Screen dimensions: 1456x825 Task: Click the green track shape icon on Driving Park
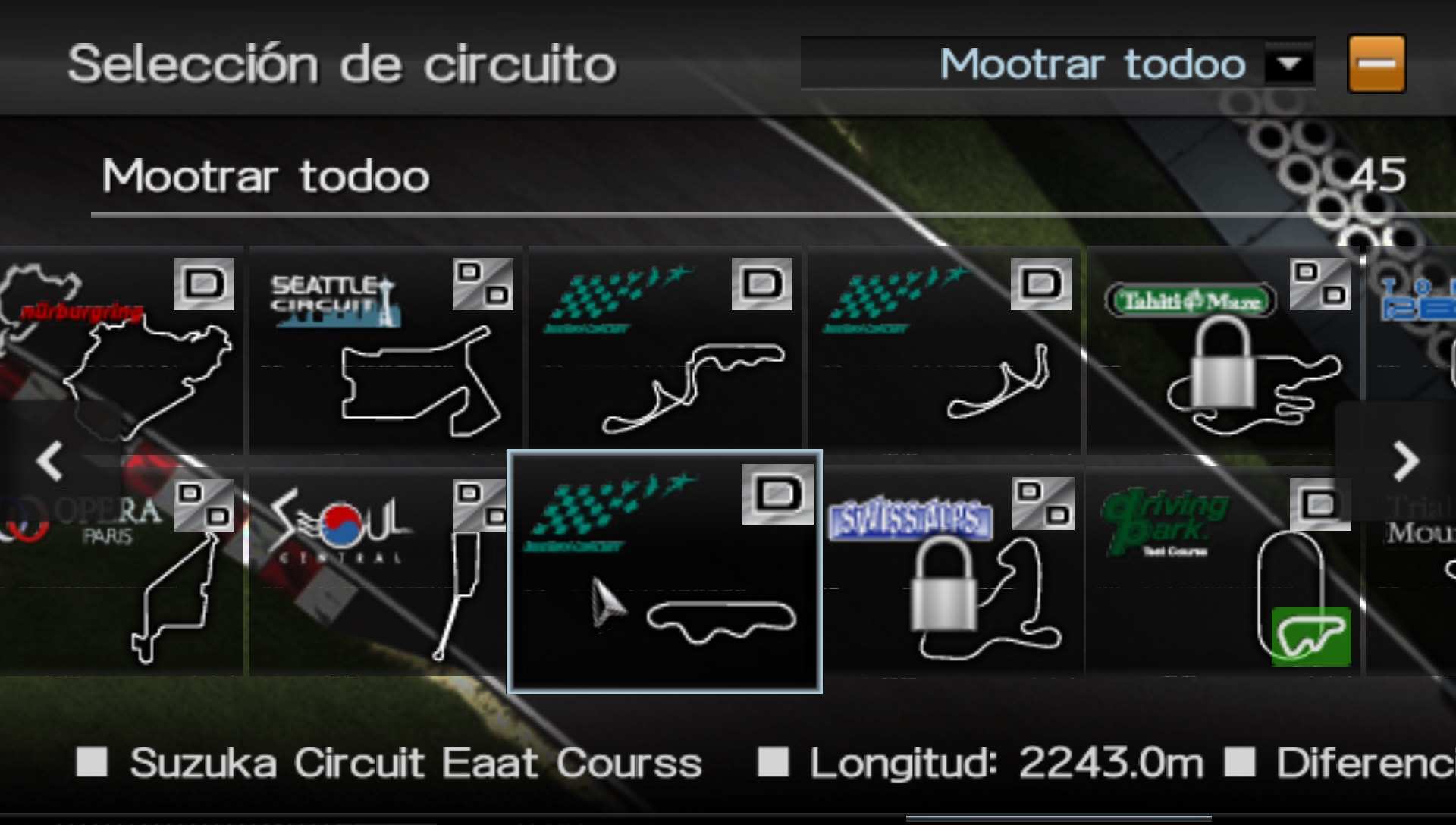coord(1312,635)
